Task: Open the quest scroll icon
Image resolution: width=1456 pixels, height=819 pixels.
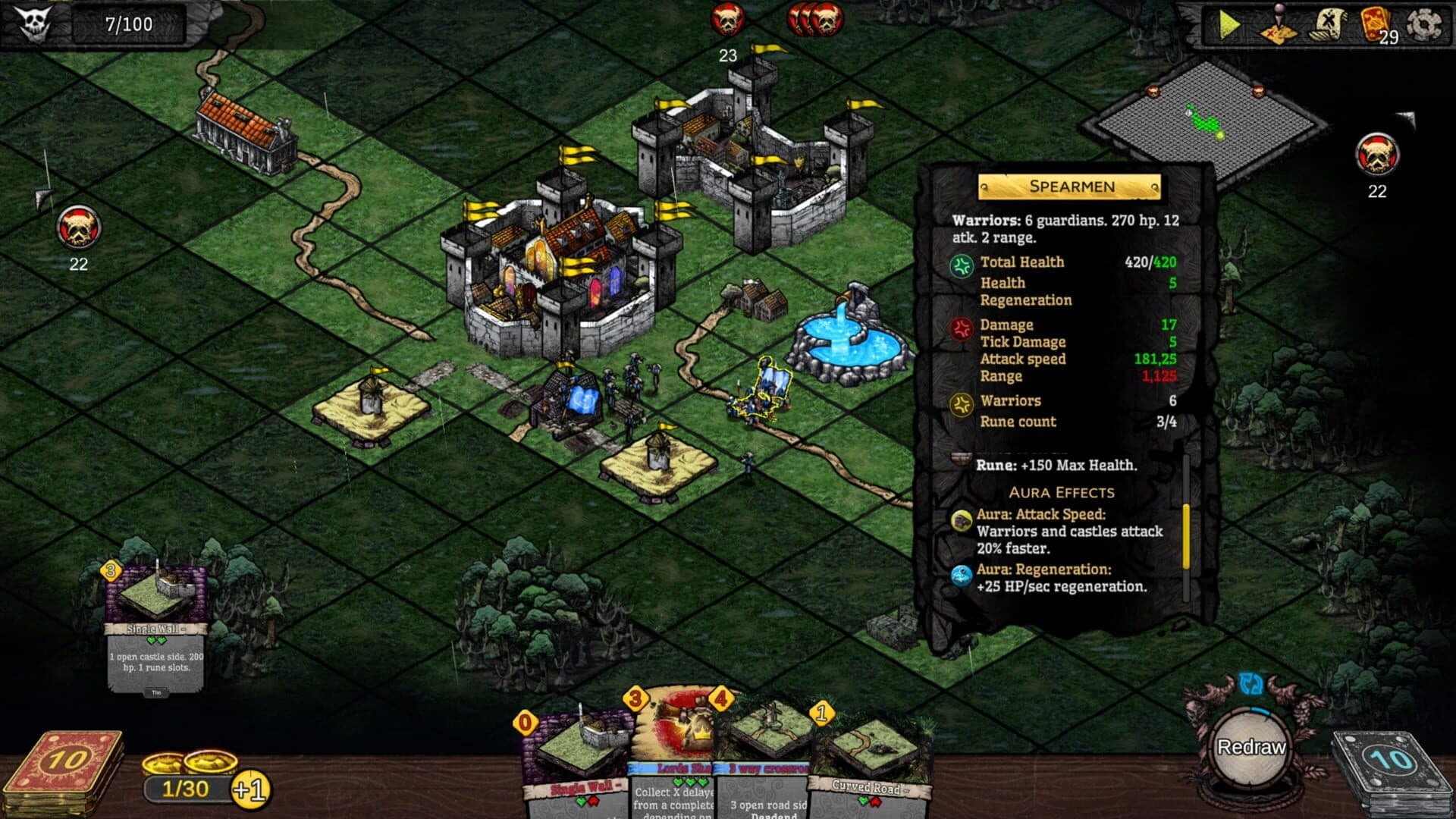Action: pyautogui.click(x=1326, y=24)
